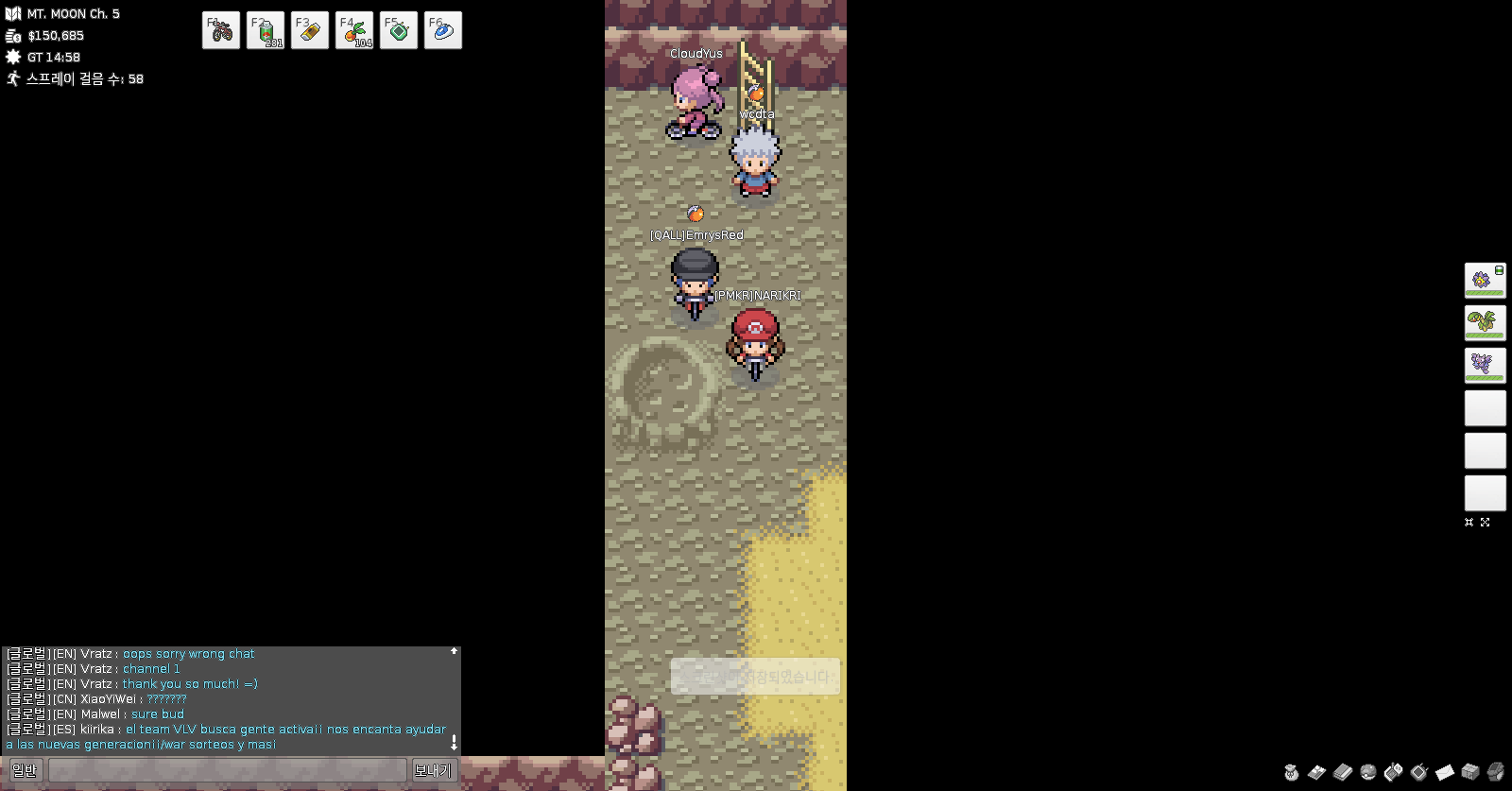Use the yellow item in the F3 slot
This screenshot has width=1512, height=791.
pyautogui.click(x=310, y=30)
